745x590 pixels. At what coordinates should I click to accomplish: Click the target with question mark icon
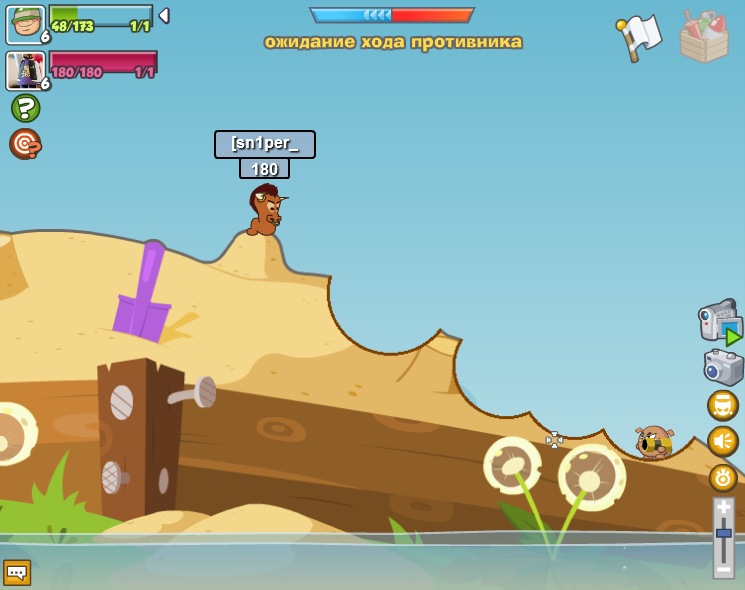click(x=25, y=144)
